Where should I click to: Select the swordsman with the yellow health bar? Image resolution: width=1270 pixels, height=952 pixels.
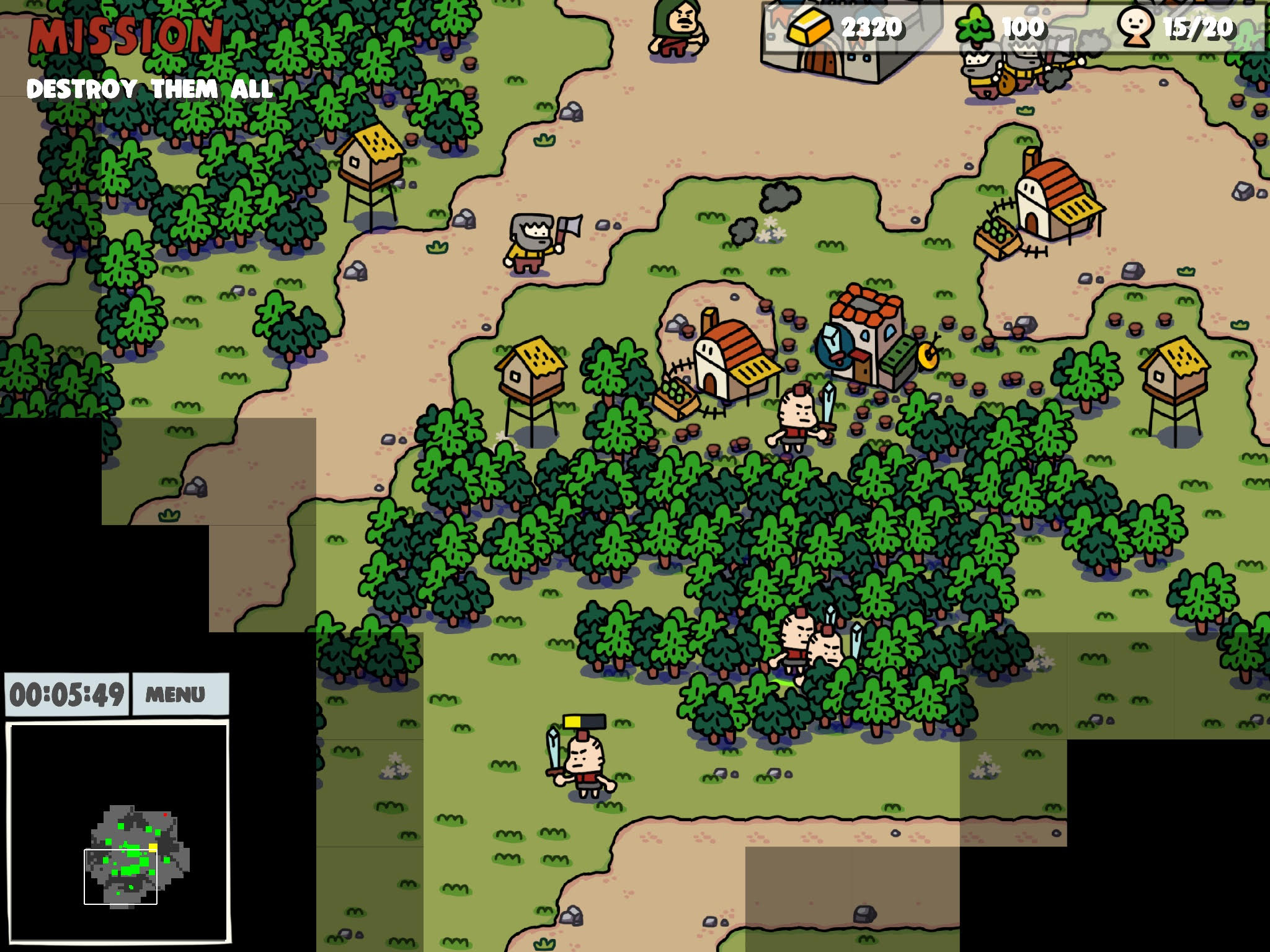point(582,764)
